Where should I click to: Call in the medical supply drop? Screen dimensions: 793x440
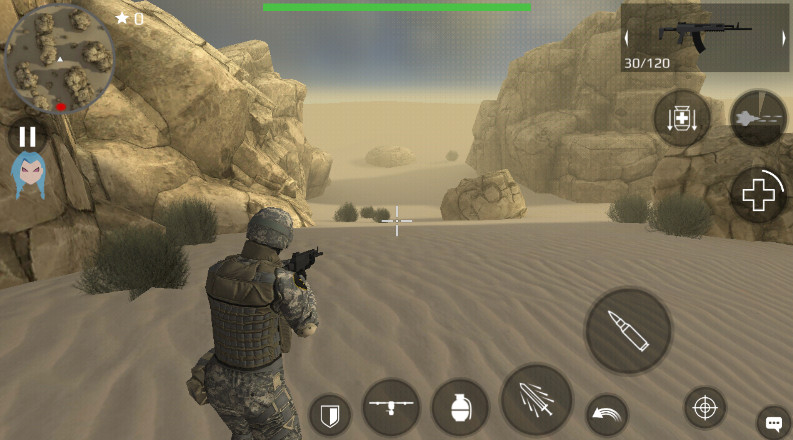(x=682, y=119)
